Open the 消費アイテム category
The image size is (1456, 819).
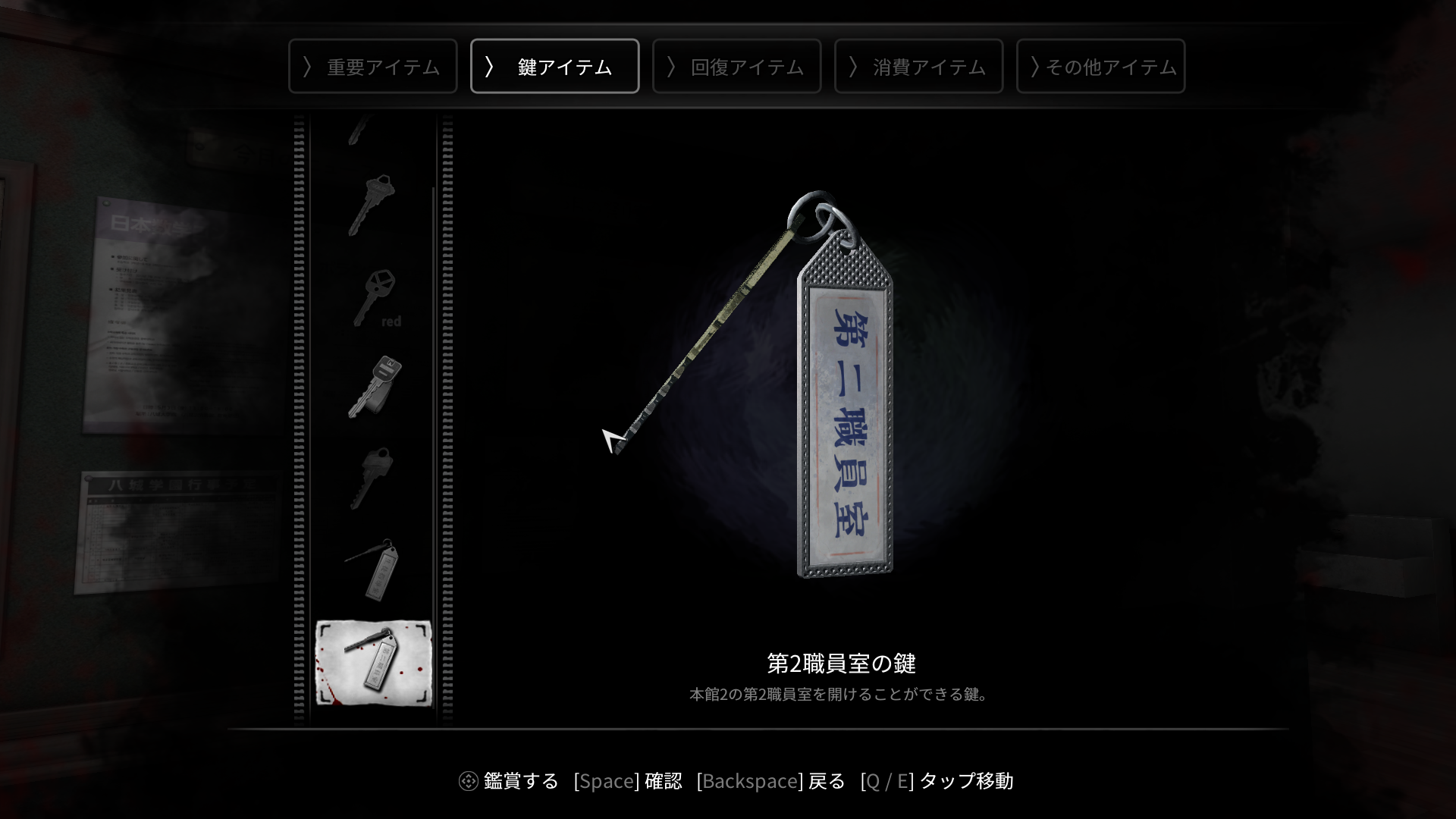click(x=918, y=66)
